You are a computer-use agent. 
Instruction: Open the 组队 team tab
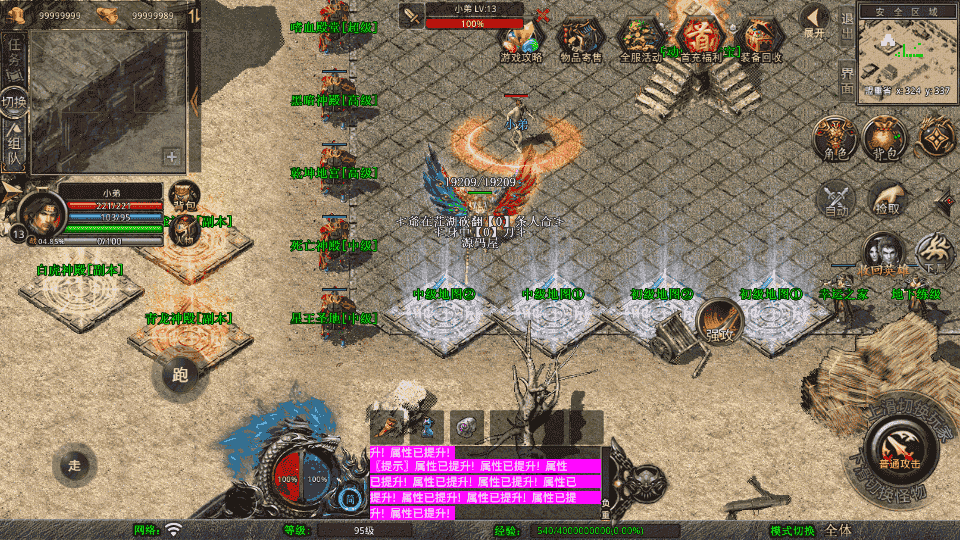click(13, 148)
